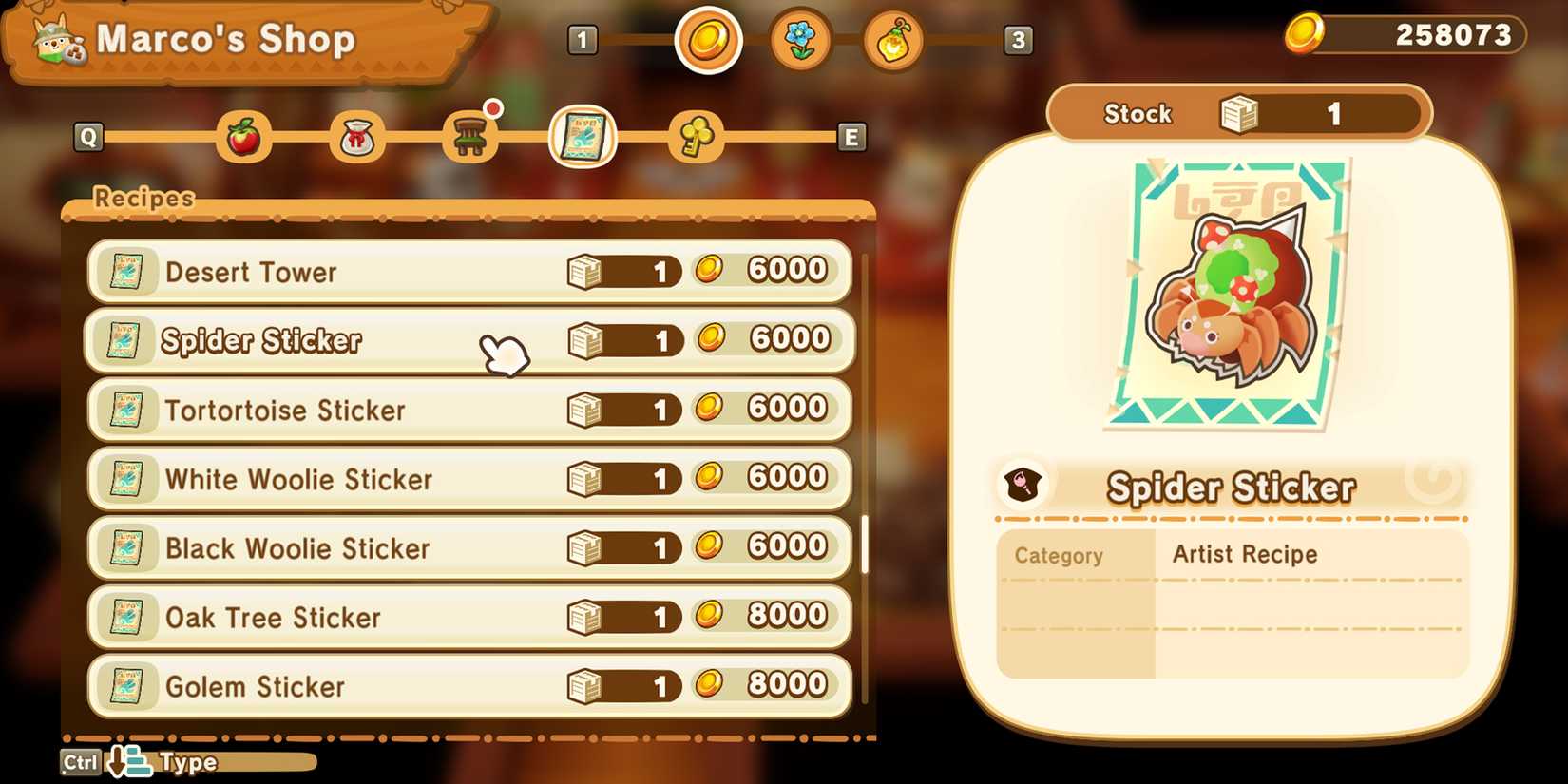Select the recipes sticker category tab
The image size is (1568, 784).
tap(583, 137)
